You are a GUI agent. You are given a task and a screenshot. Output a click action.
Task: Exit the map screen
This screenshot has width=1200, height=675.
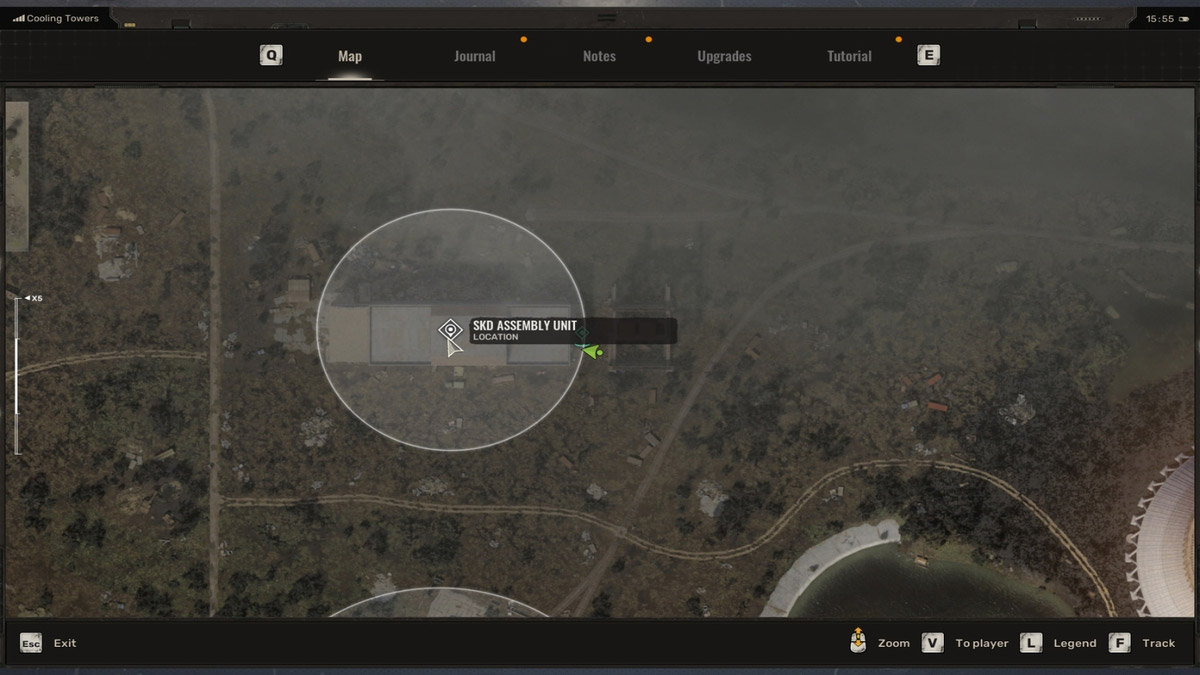tap(31, 643)
